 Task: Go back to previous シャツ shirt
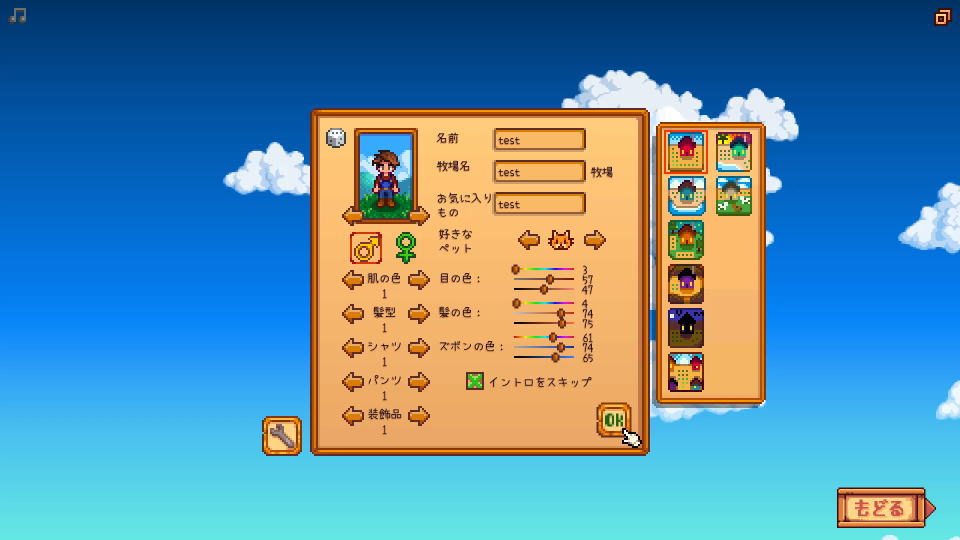tap(352, 348)
